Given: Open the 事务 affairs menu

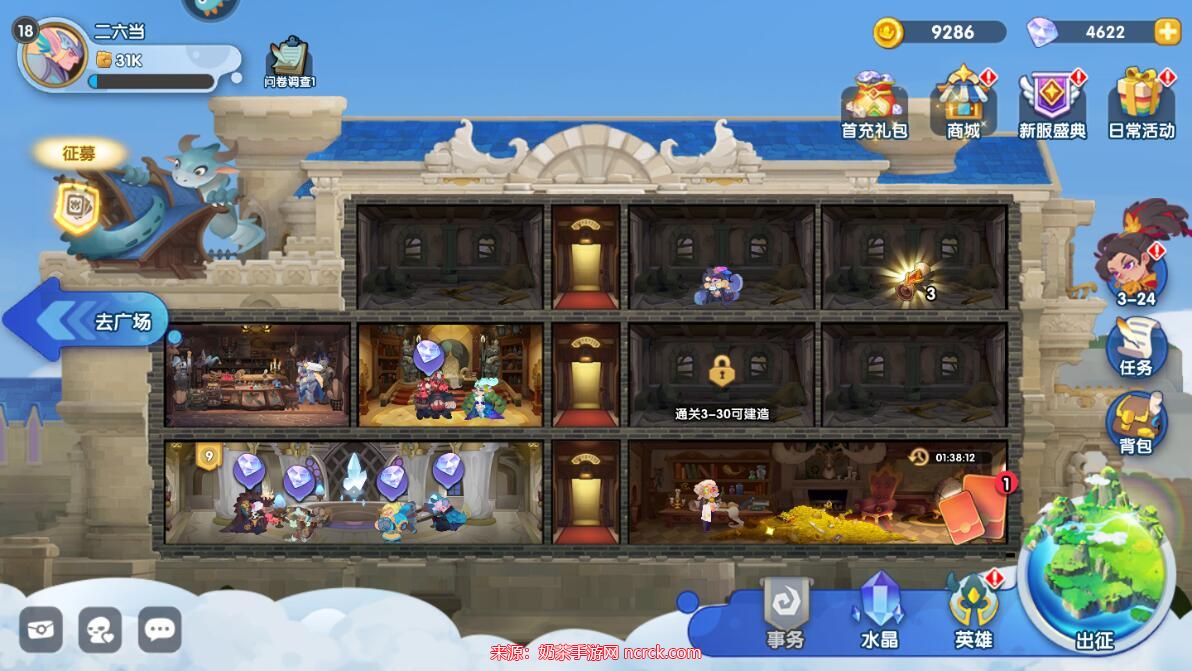Looking at the screenshot, I should coord(785,611).
